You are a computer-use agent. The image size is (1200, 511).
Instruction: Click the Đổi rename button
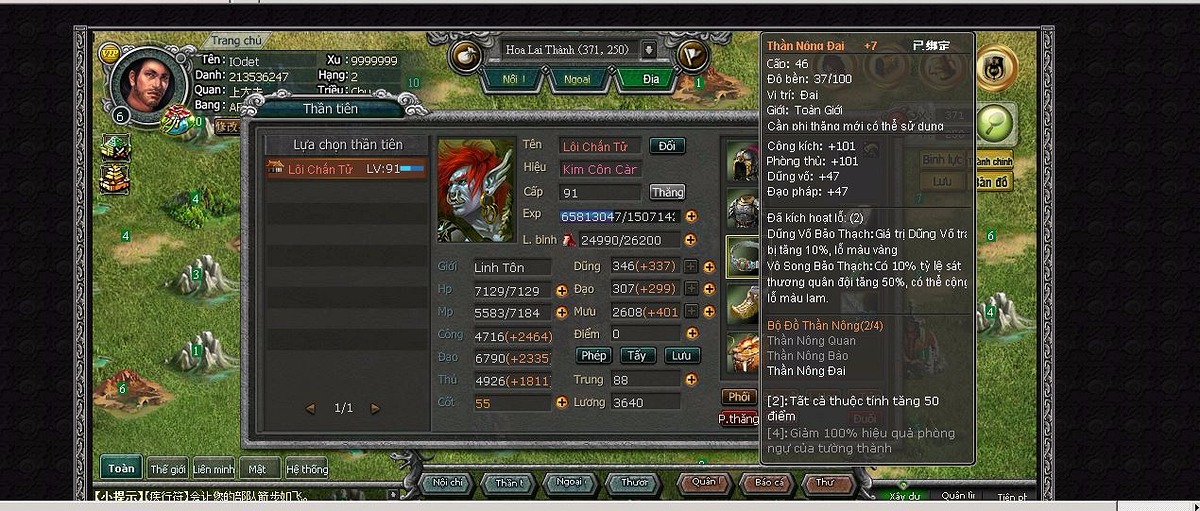pos(667,146)
